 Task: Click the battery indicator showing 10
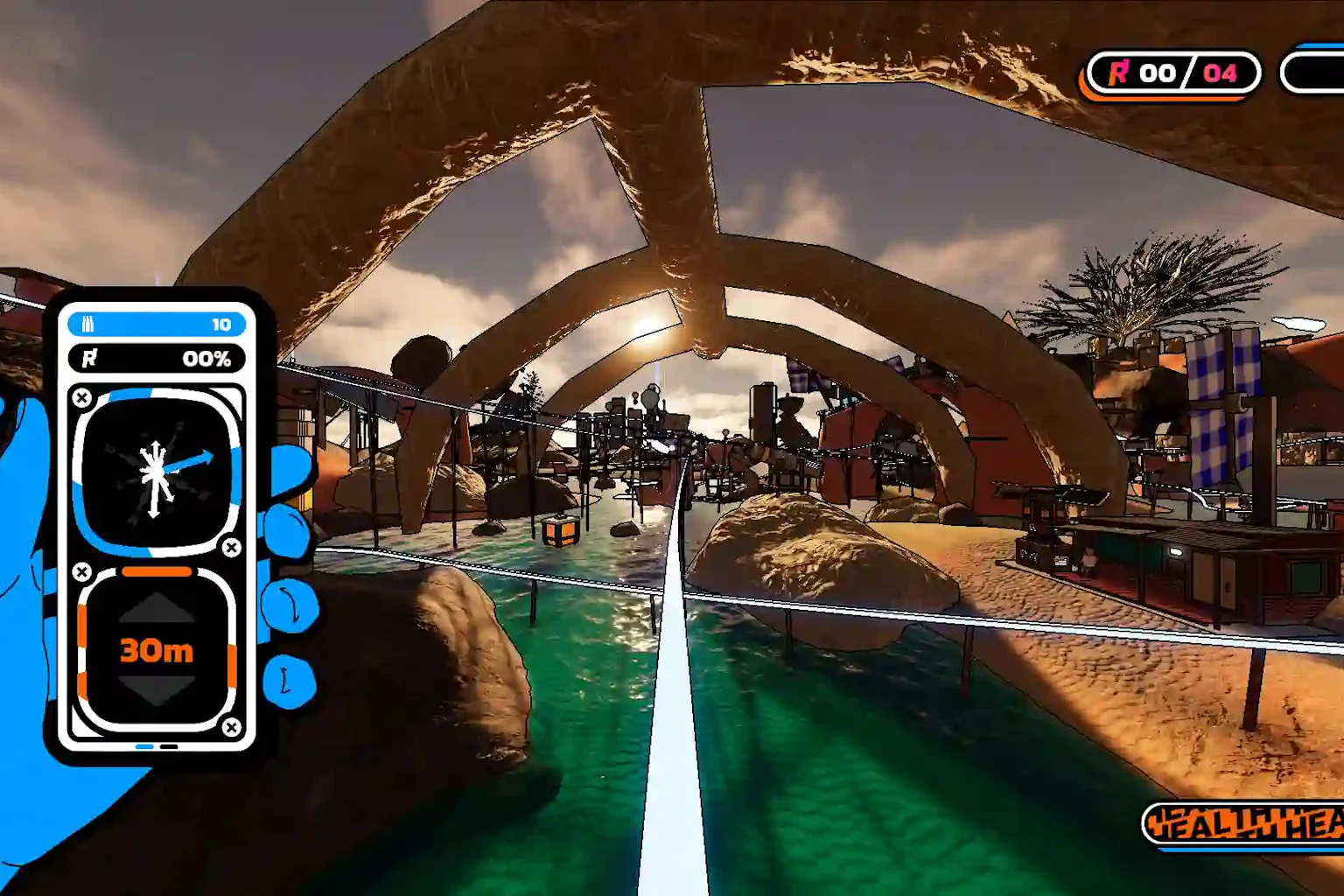coord(156,323)
